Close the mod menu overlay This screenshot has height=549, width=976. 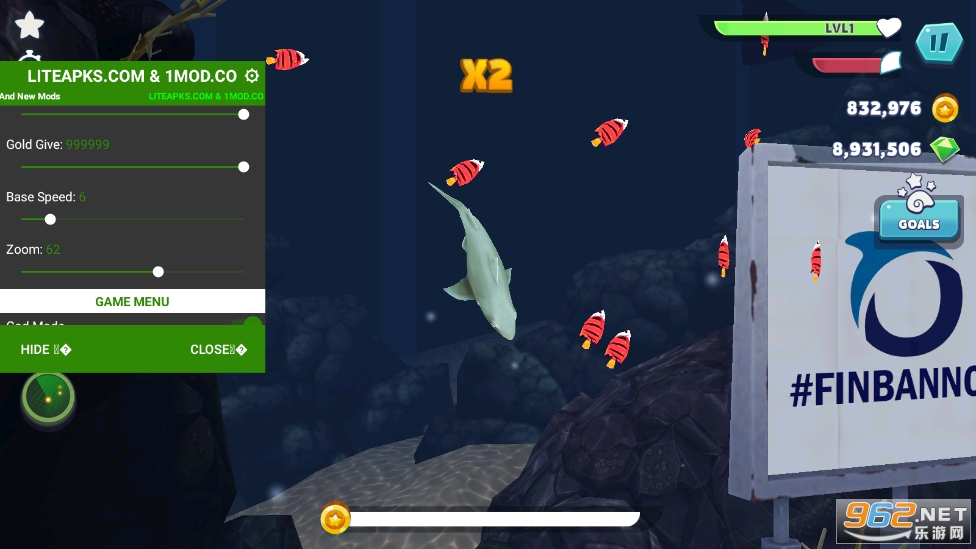pos(217,350)
